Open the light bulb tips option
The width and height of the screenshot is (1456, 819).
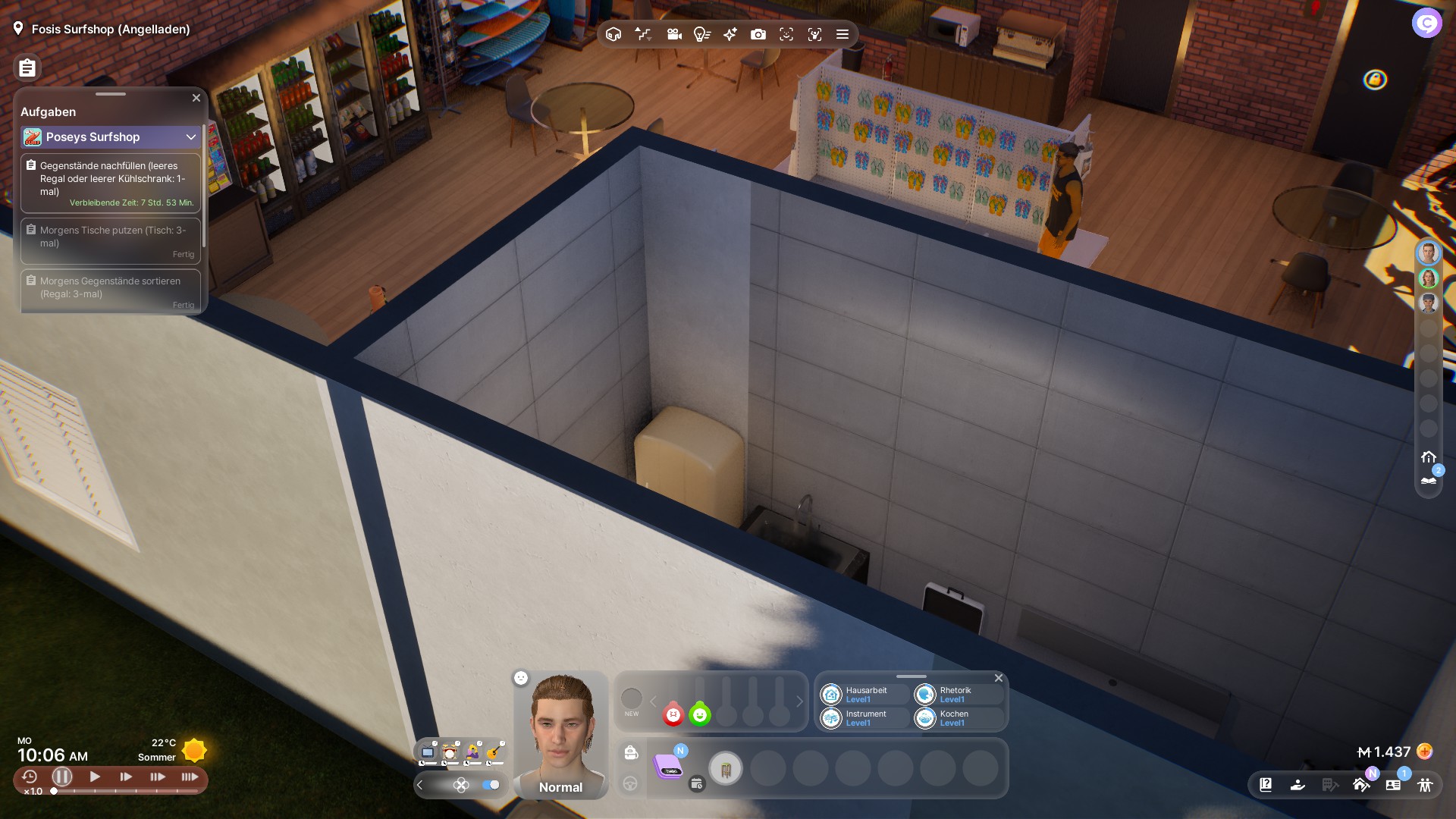coord(701,34)
